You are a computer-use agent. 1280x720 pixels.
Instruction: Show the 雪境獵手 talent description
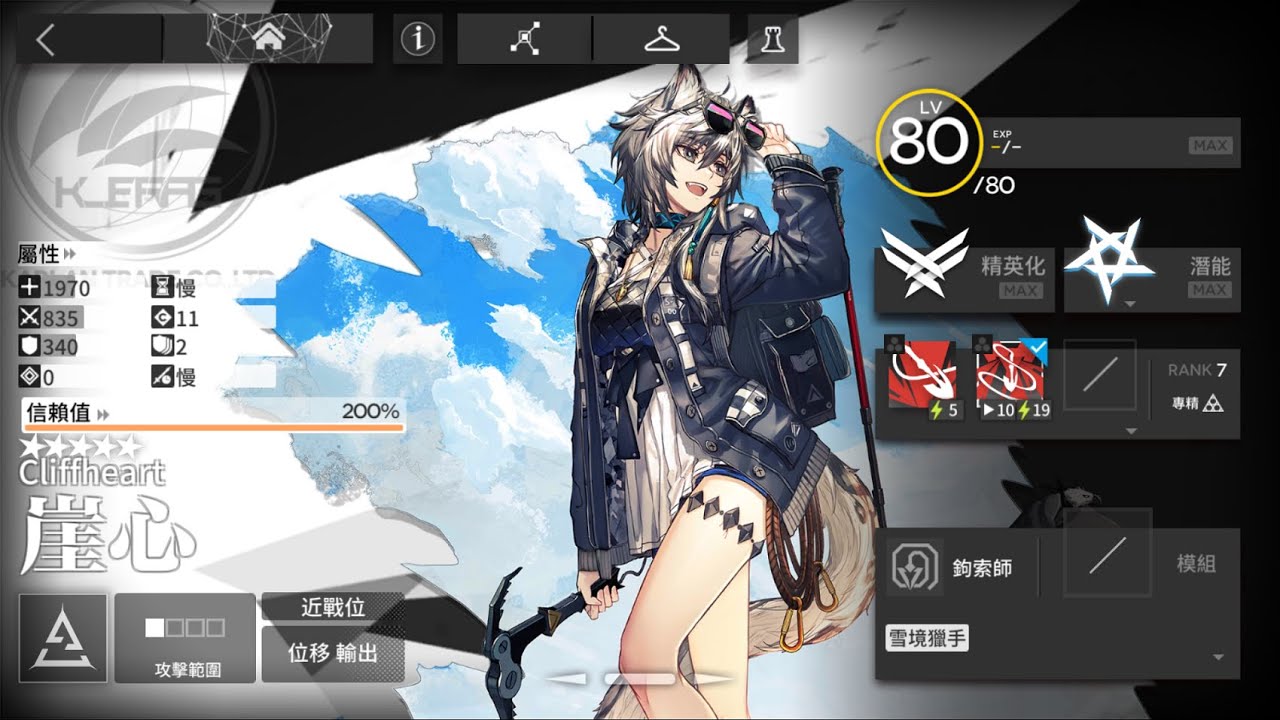tap(927, 637)
